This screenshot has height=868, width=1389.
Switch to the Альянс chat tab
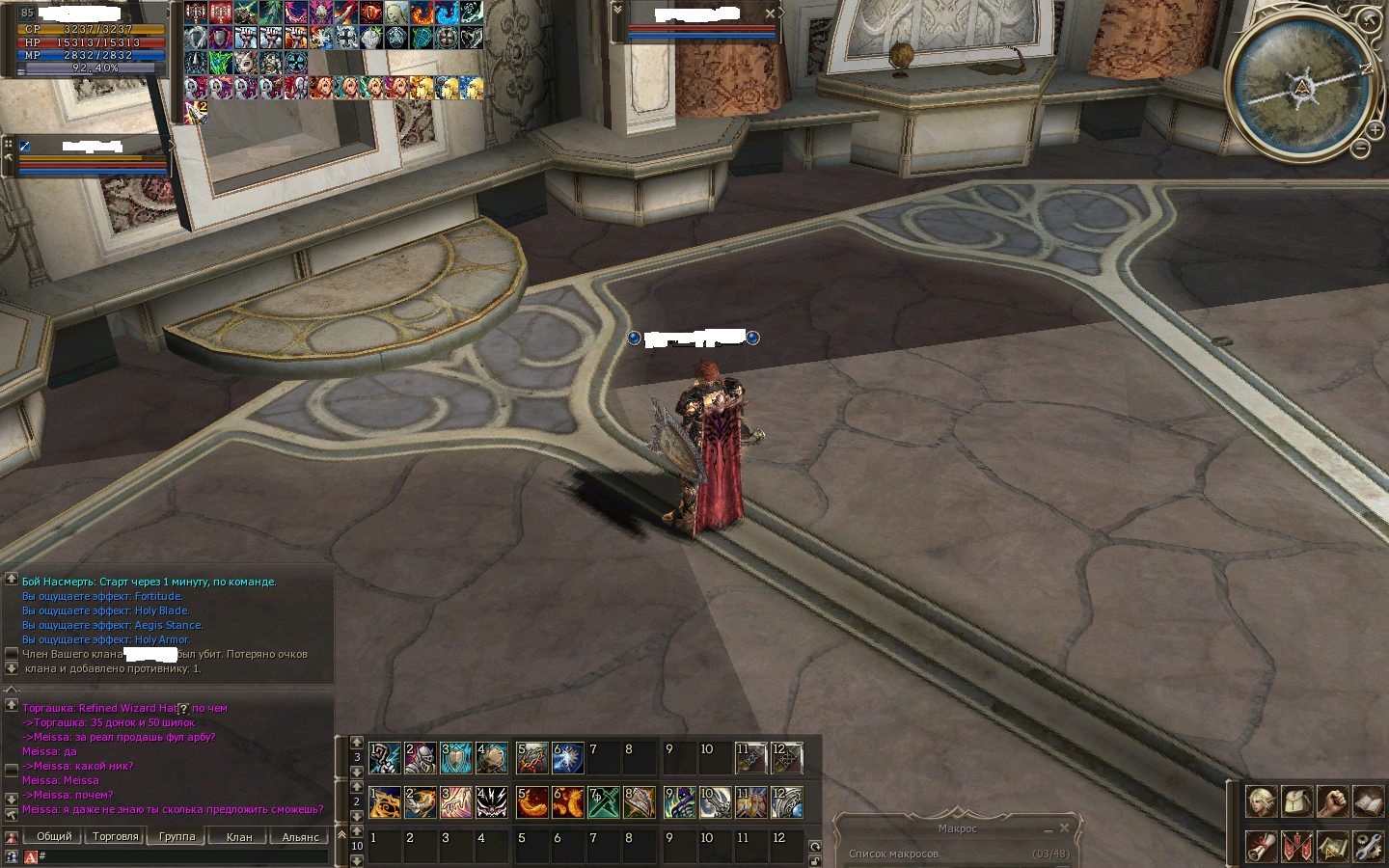tap(300, 836)
